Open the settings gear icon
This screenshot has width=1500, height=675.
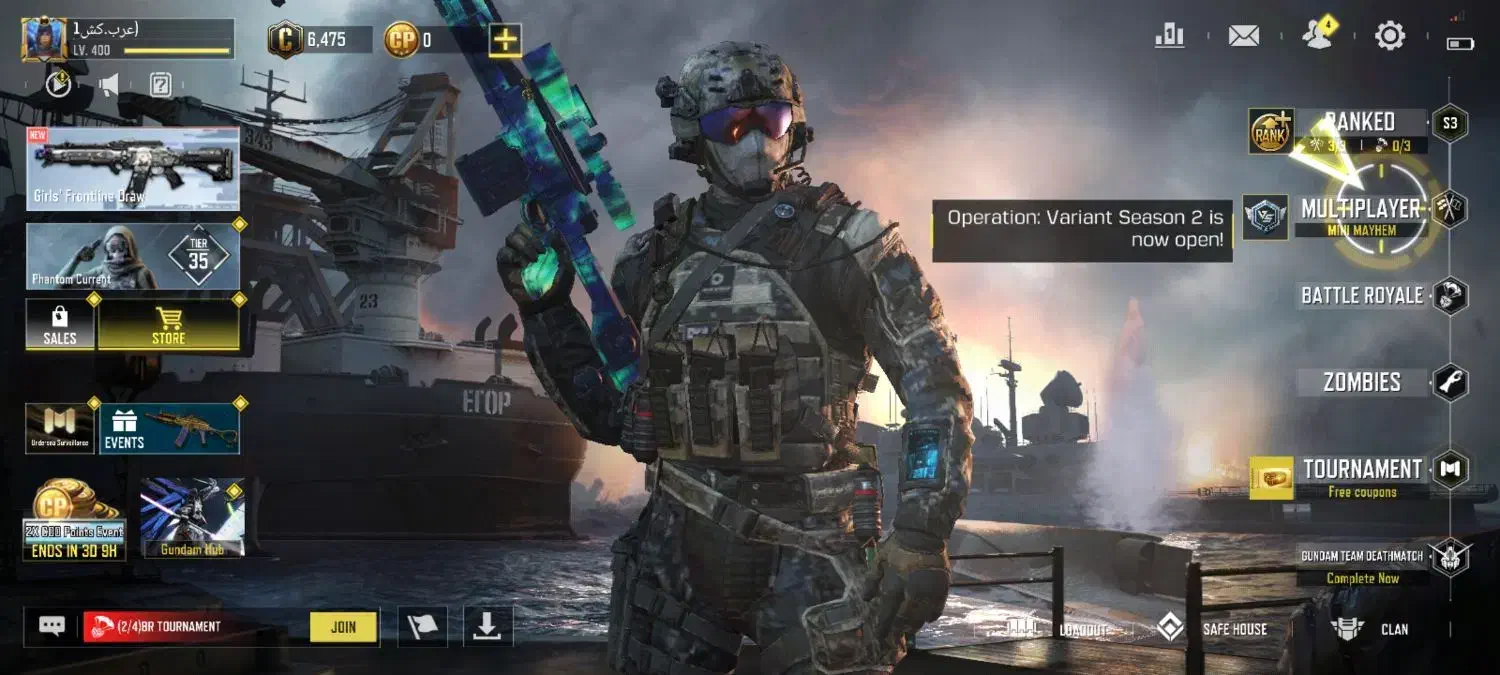click(1390, 37)
